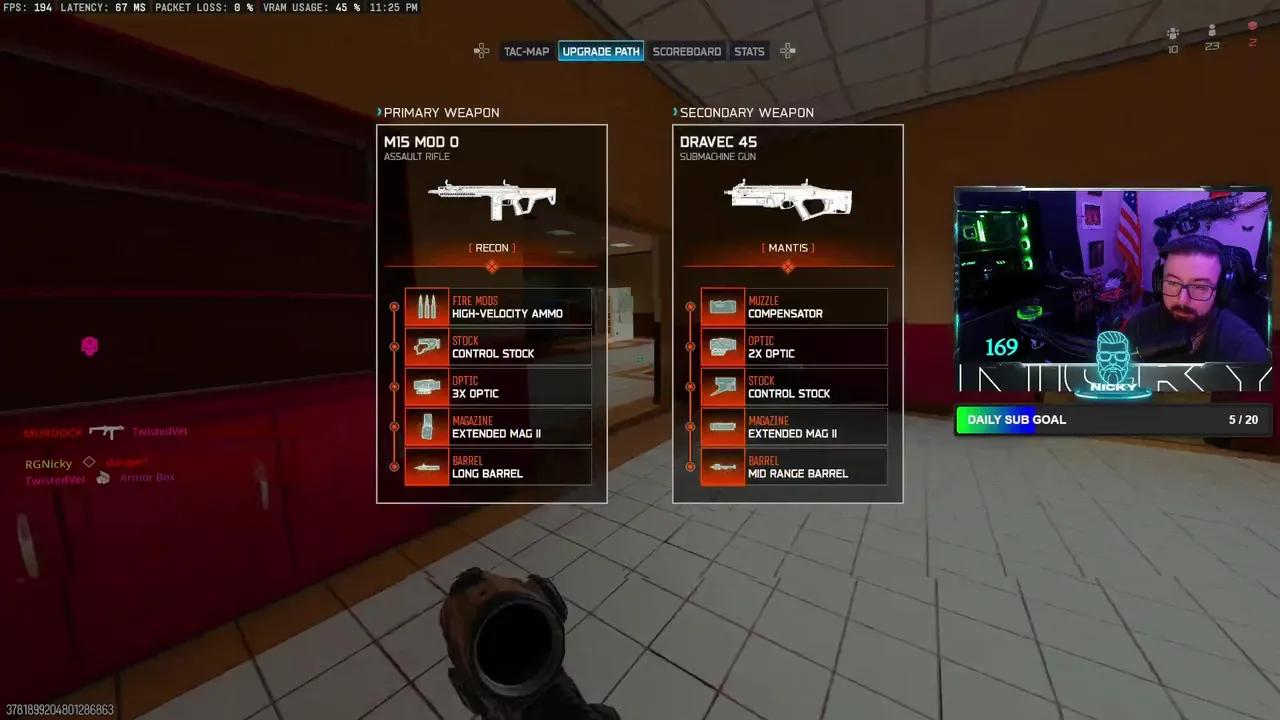Expand the Primary Weapon section header
Image resolution: width=1280 pixels, height=720 pixels.
click(x=441, y=112)
